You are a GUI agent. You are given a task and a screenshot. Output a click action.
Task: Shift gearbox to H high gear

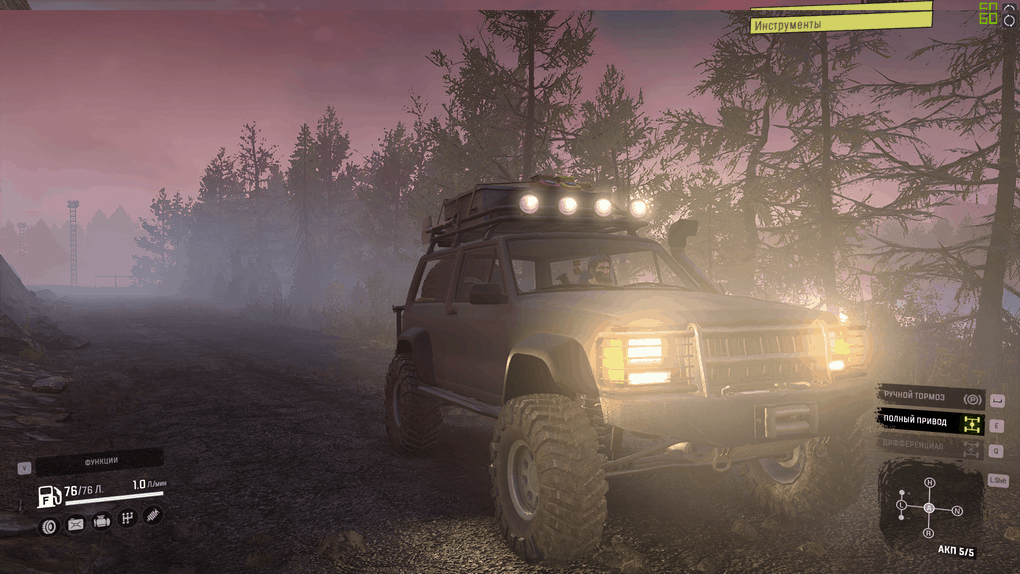pyautogui.click(x=929, y=483)
